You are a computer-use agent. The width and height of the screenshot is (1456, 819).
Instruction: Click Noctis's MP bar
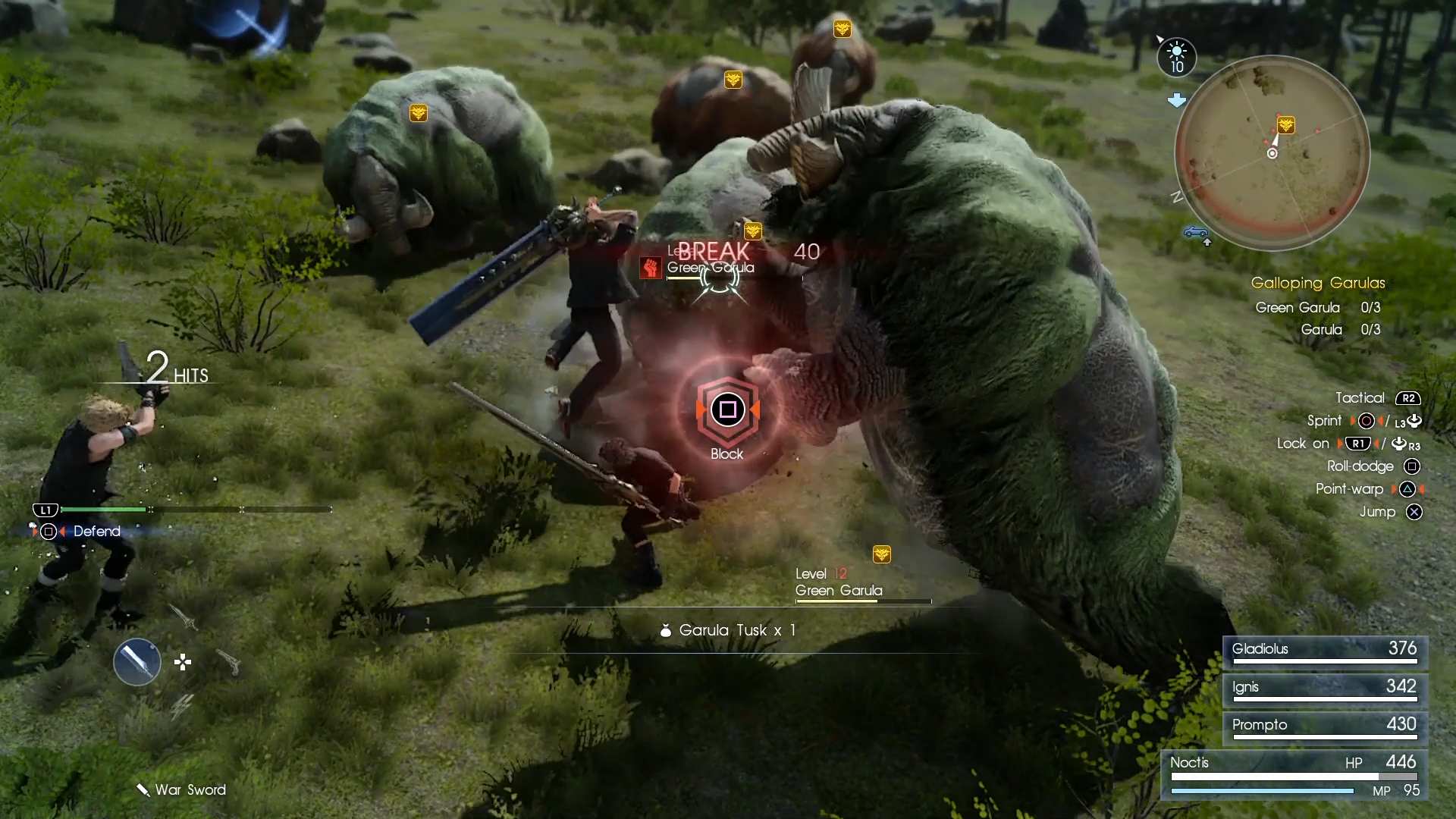click(1262, 791)
